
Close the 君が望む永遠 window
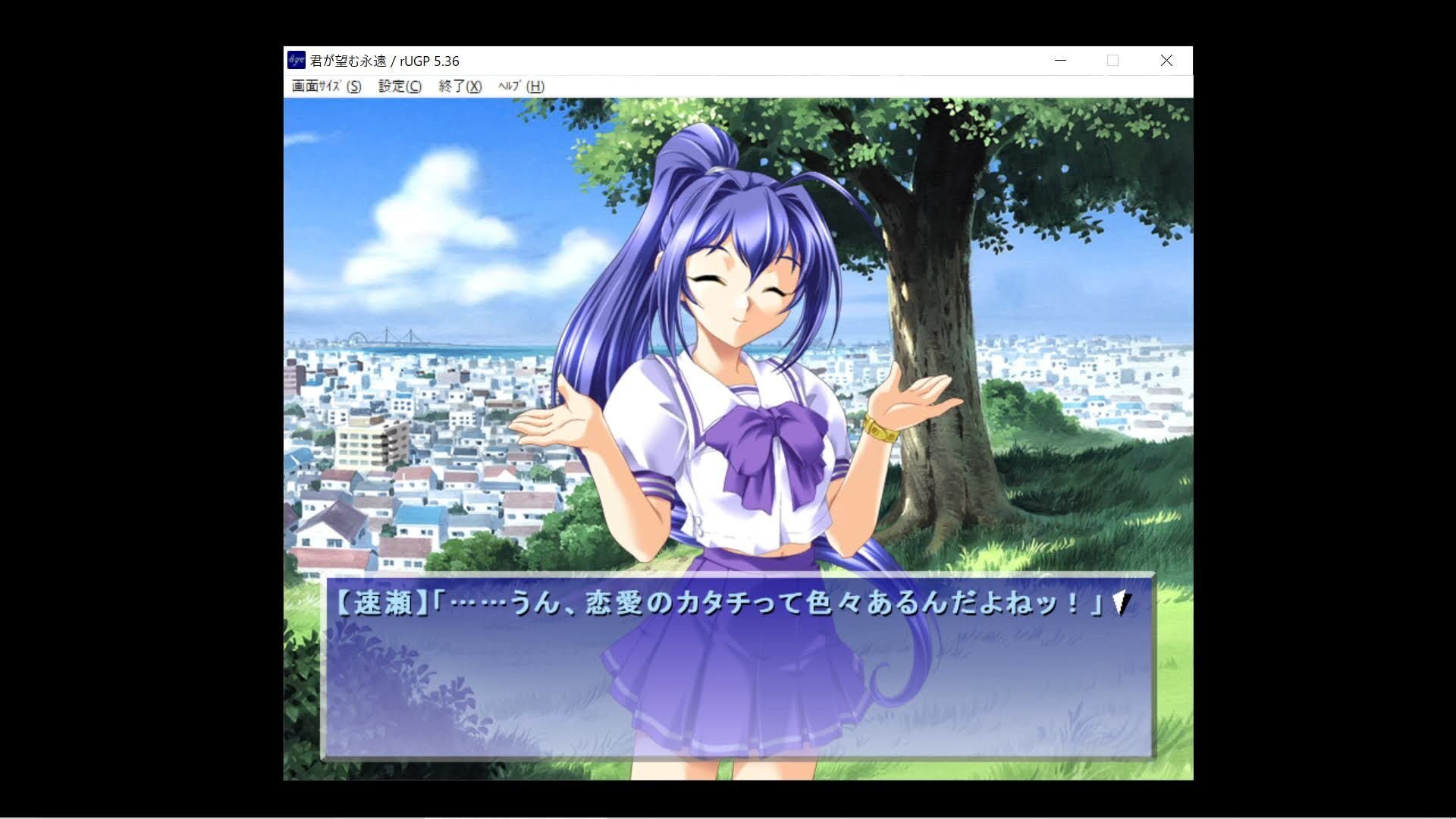pyautogui.click(x=1166, y=60)
